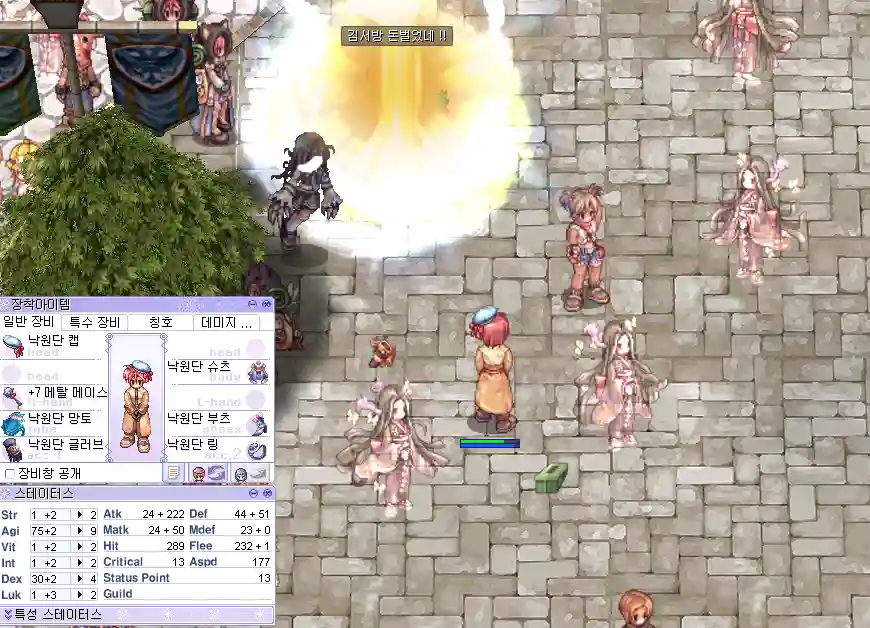Close the 장착아이템 equipment window

tap(267, 303)
